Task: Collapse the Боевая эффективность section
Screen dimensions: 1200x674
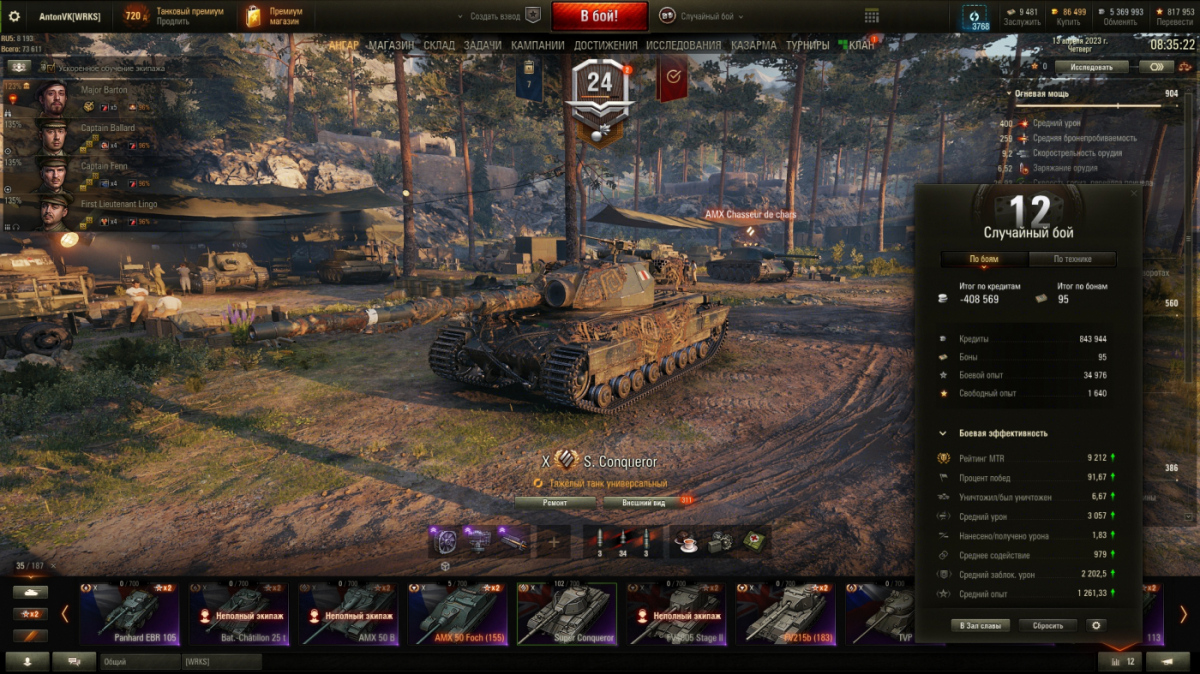Action: coord(943,434)
